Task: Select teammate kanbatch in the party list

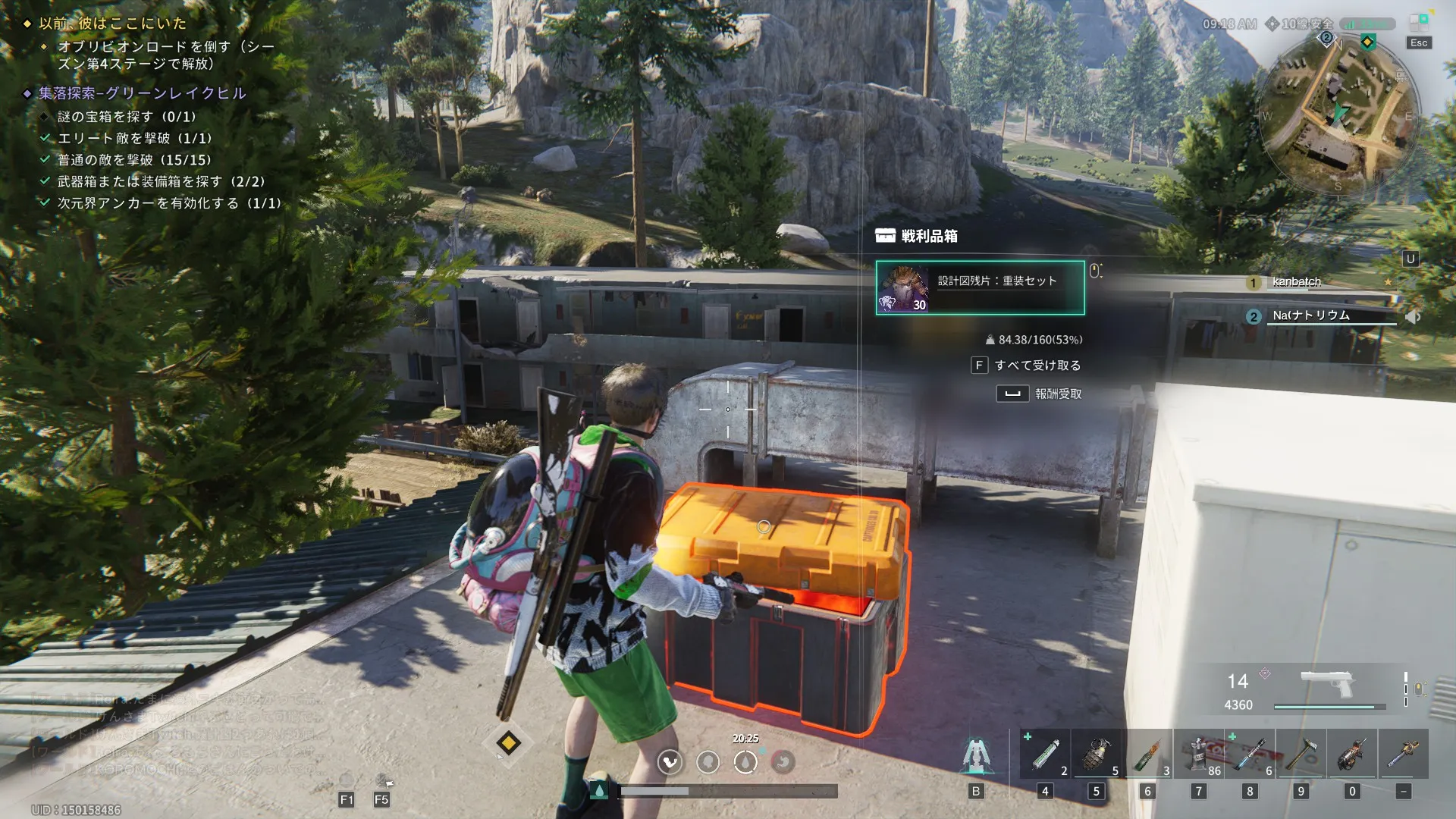Action: 1296,282
